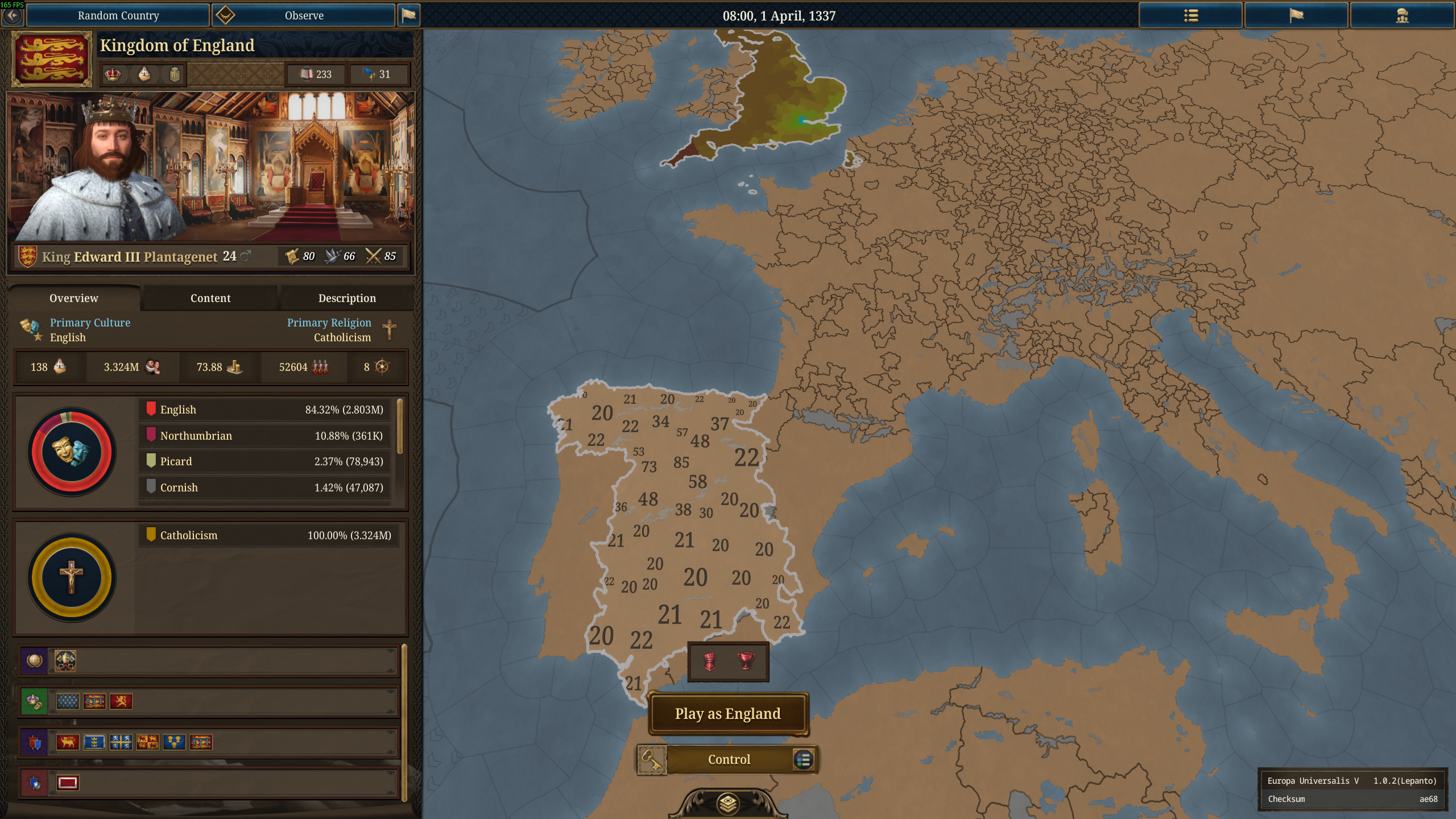Viewport: 1456px width, 819px height.
Task: Open the papal tiara icon in the international organizations row
Action: [65, 661]
